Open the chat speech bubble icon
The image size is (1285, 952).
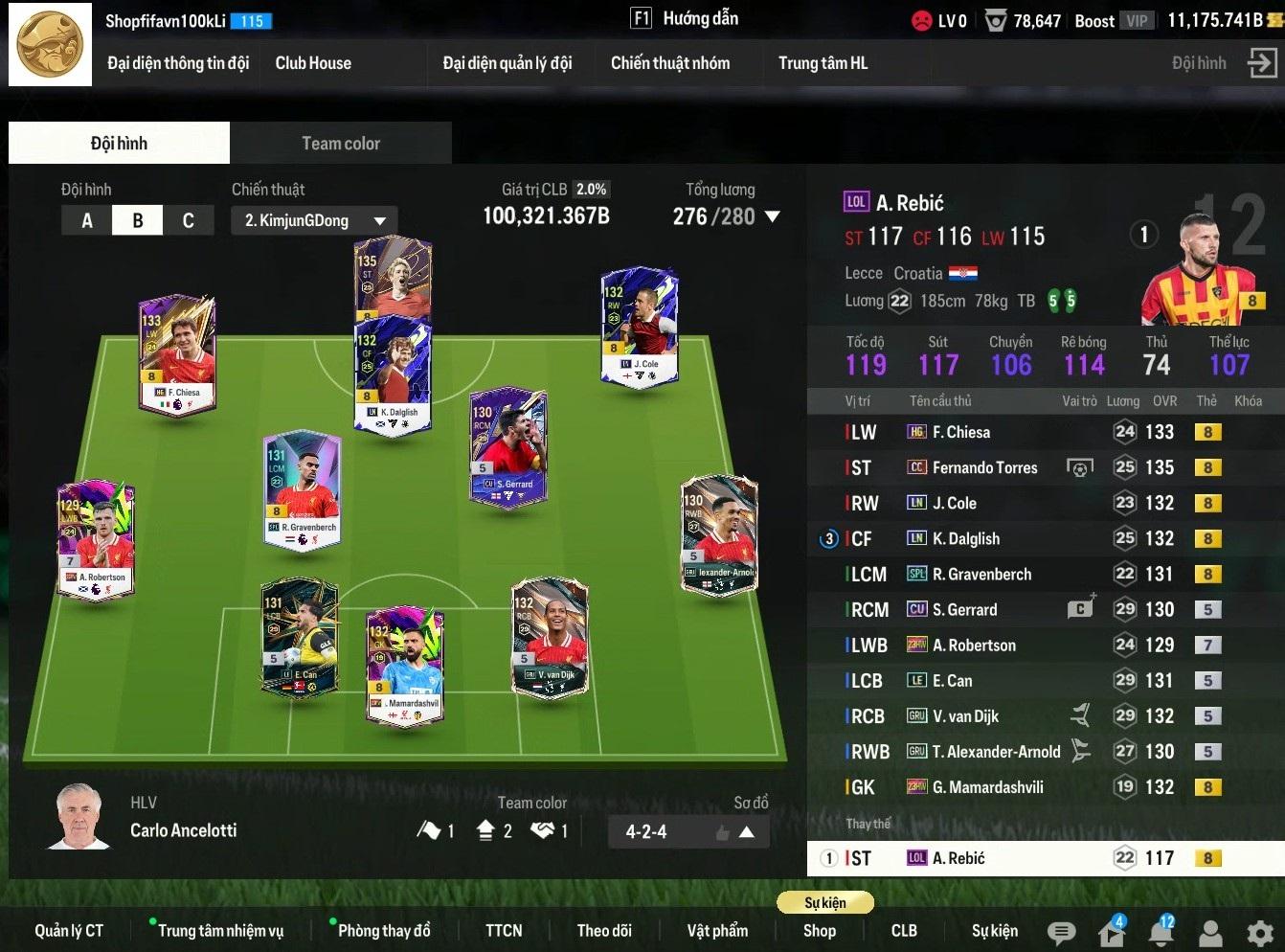[1061, 933]
